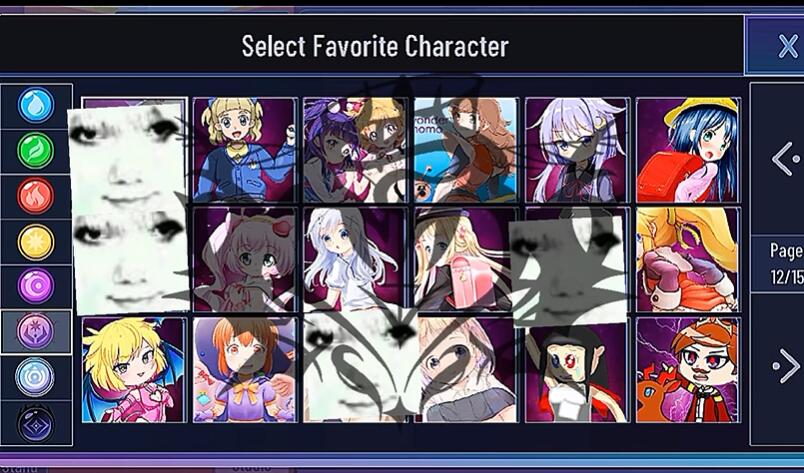Select the red-haired goggles character with lightning
Screen dimensions: 804x473
688,369
